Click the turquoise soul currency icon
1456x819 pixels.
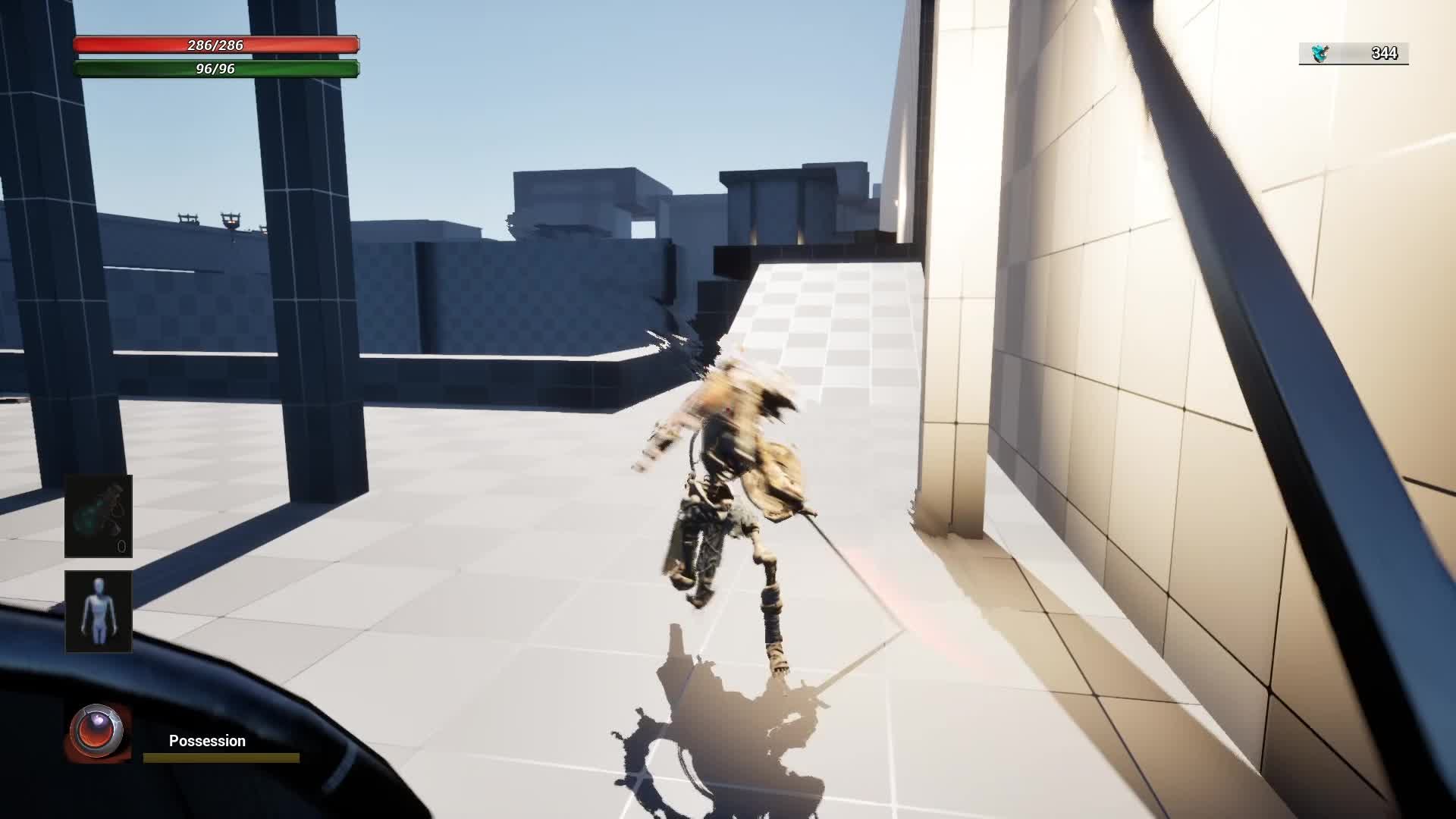(1319, 52)
